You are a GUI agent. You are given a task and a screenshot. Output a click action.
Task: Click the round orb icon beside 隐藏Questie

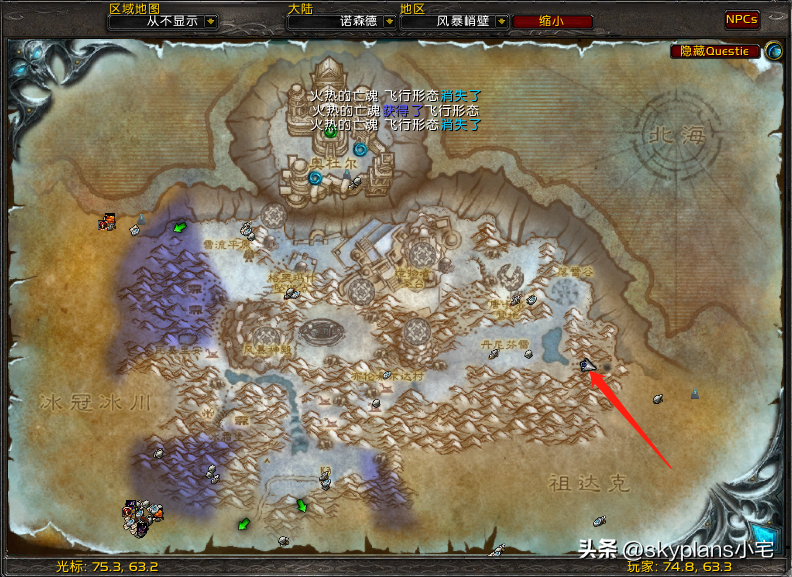coord(773,50)
